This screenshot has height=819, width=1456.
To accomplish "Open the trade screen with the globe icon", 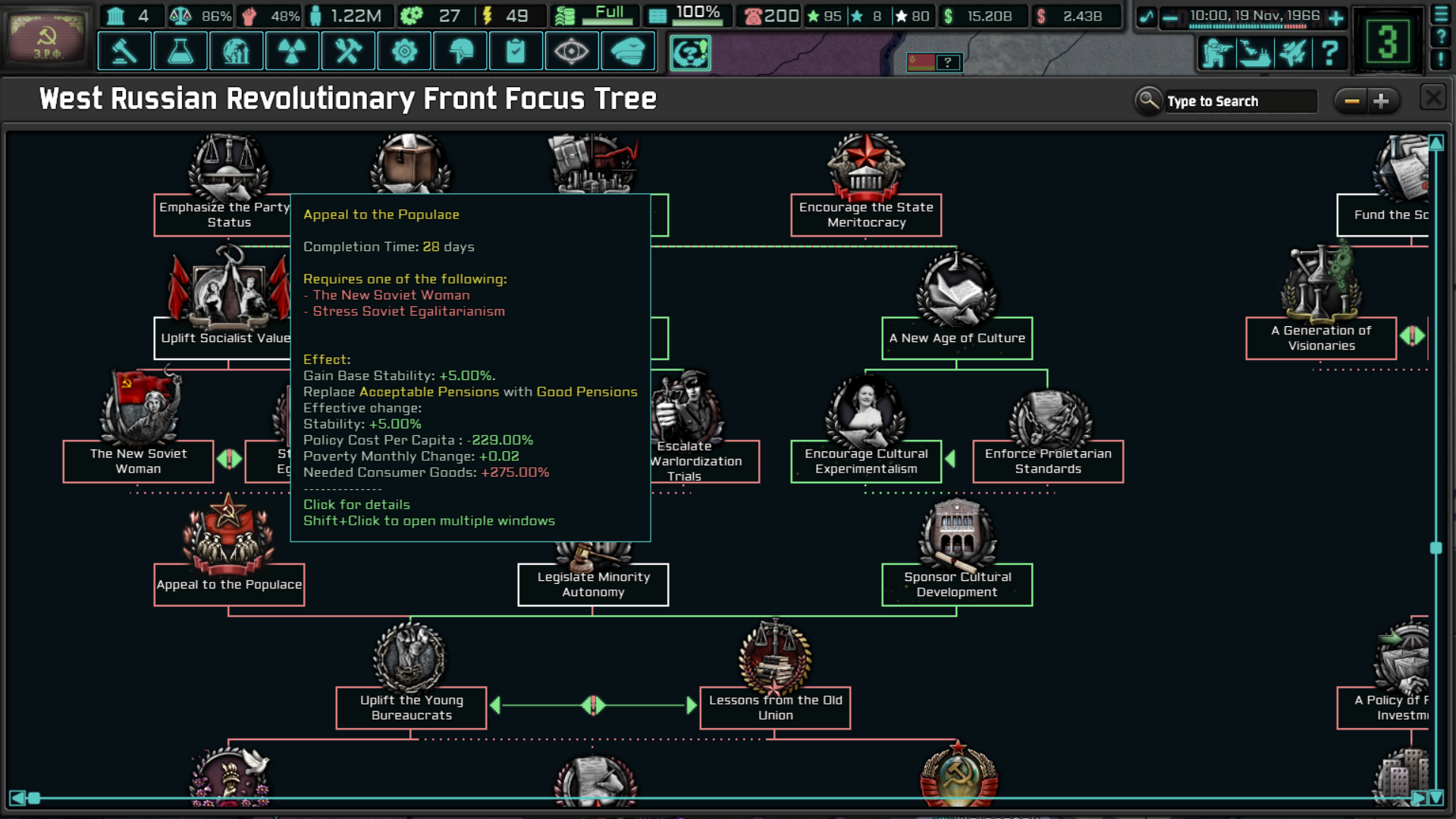I will [236, 52].
